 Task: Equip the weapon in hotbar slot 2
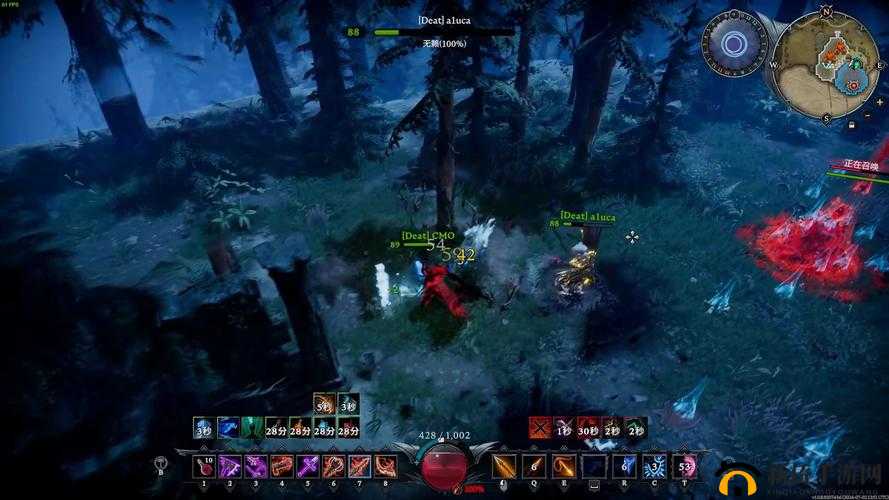tap(230, 466)
